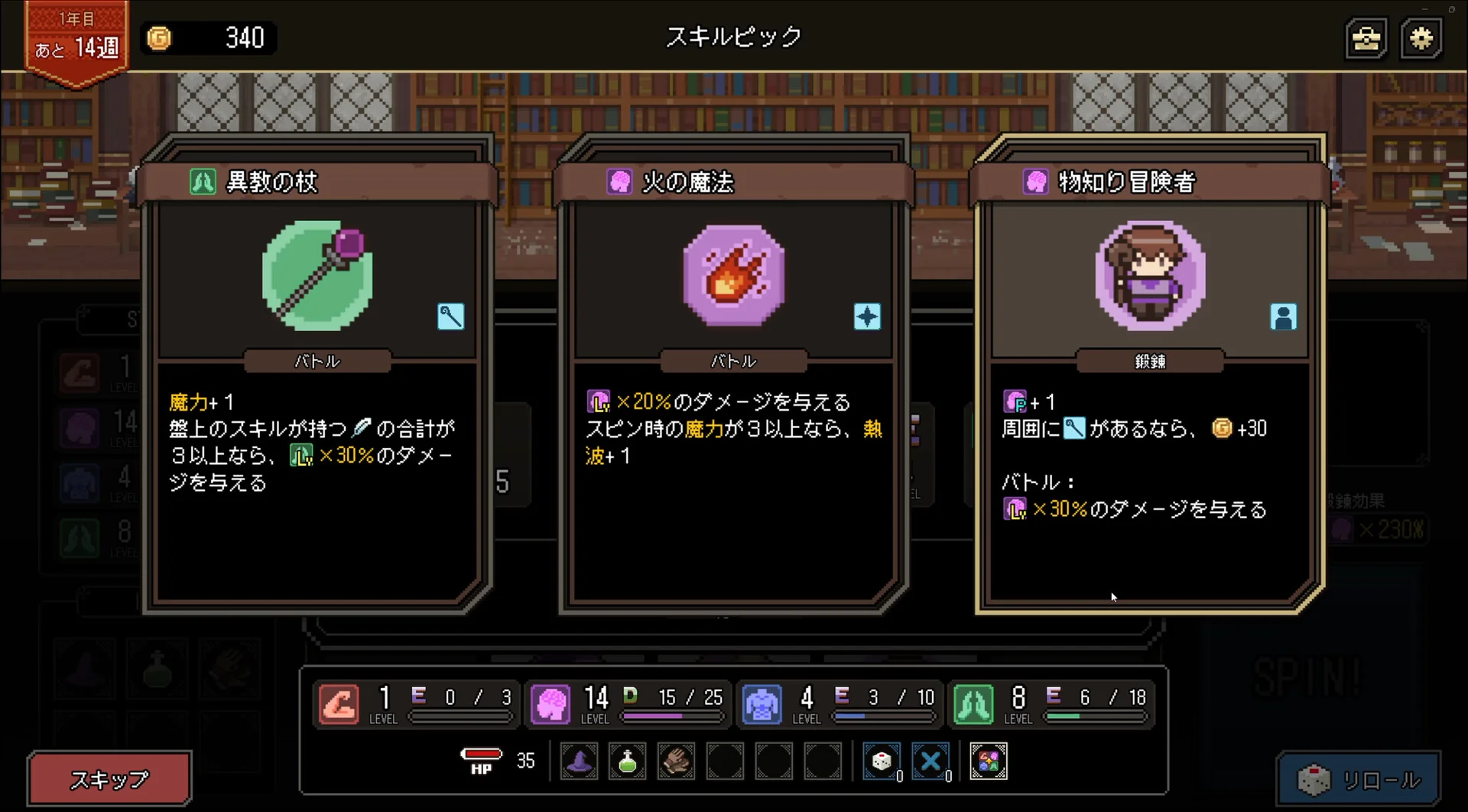This screenshot has height=812, width=1468.
Task: Open the gear settings menu
Action: [1421, 38]
